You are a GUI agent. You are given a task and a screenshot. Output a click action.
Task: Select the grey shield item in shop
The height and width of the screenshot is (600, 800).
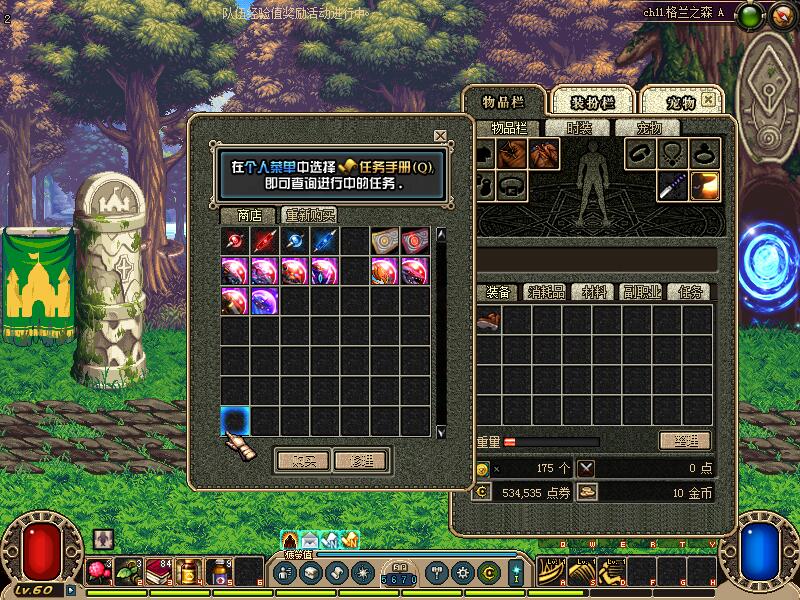point(385,241)
